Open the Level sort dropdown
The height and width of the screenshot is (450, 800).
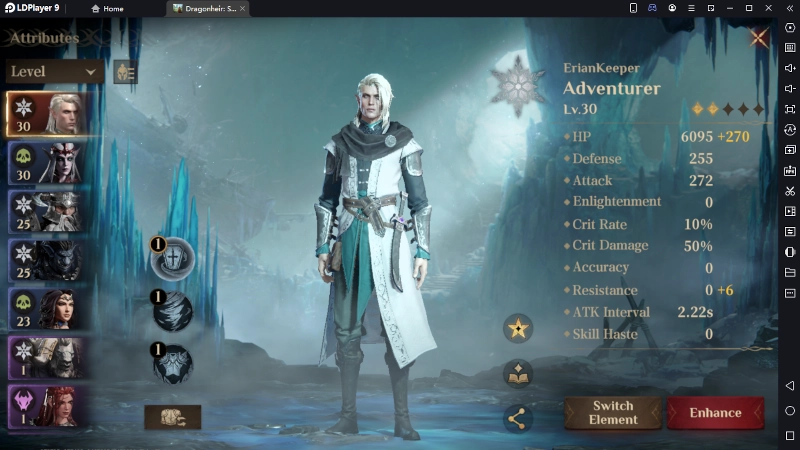[55, 72]
